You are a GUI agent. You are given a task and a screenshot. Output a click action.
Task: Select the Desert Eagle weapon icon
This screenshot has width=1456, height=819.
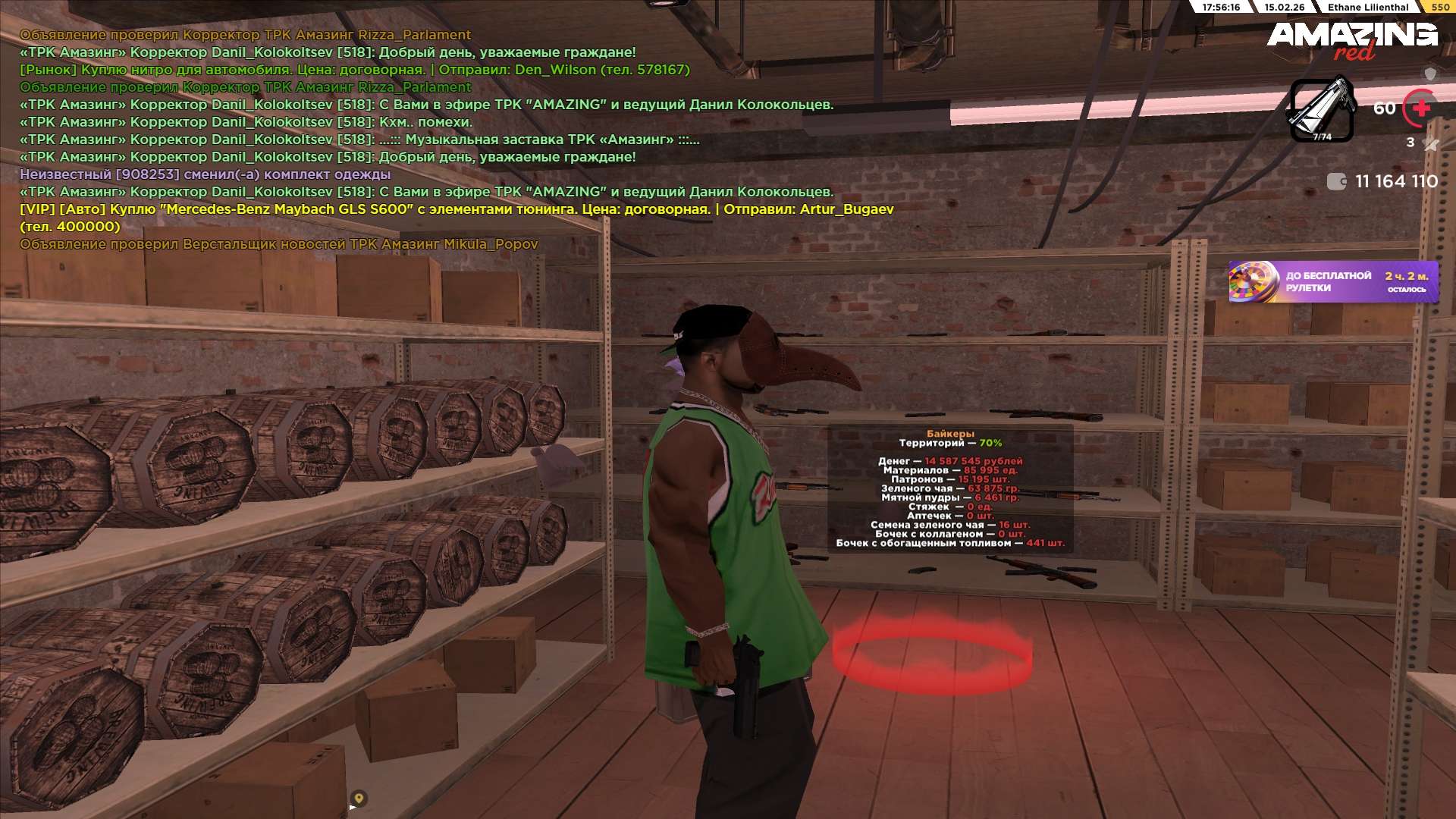tap(1322, 110)
